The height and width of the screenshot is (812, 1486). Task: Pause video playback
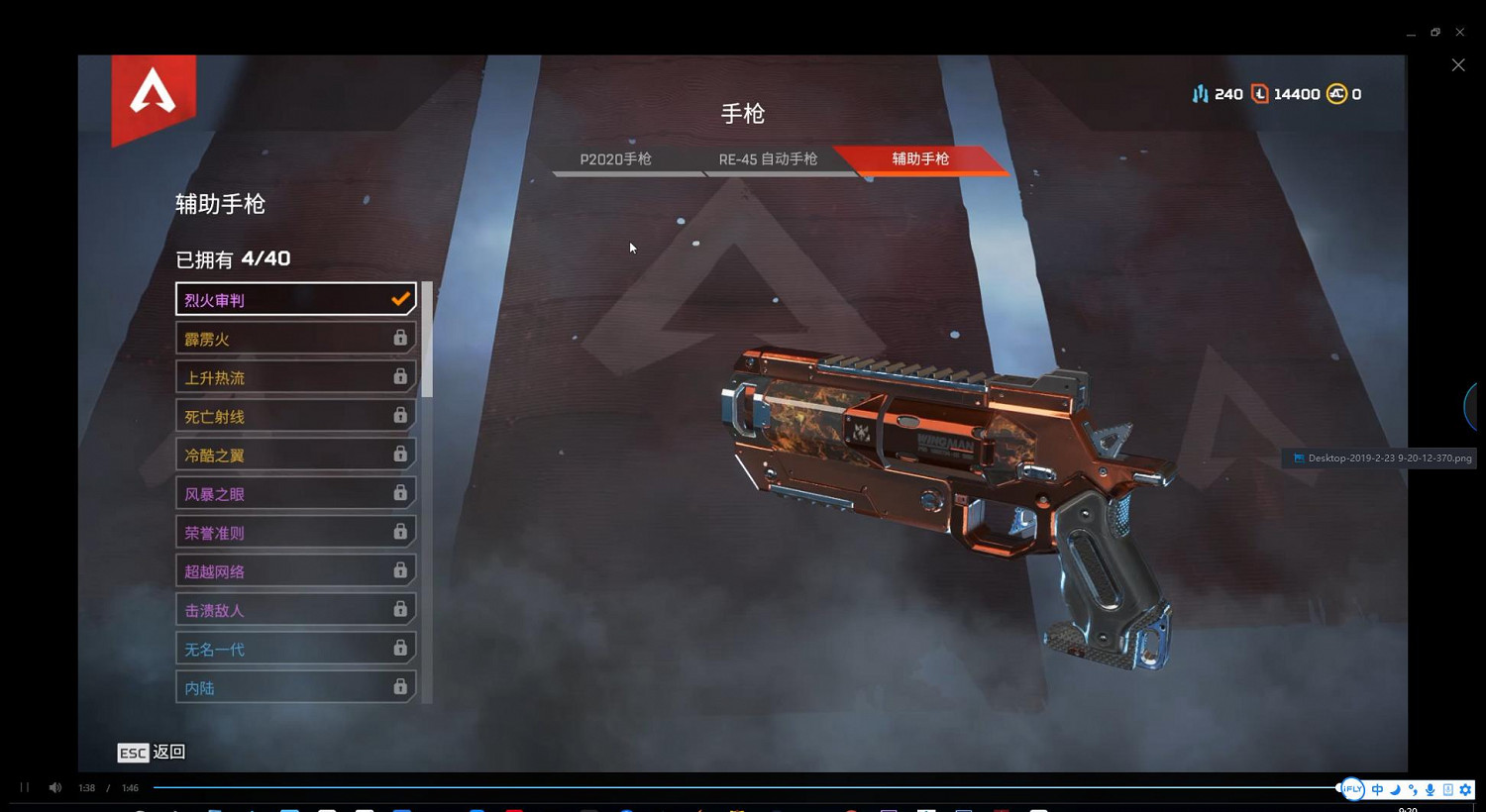pyautogui.click(x=24, y=787)
